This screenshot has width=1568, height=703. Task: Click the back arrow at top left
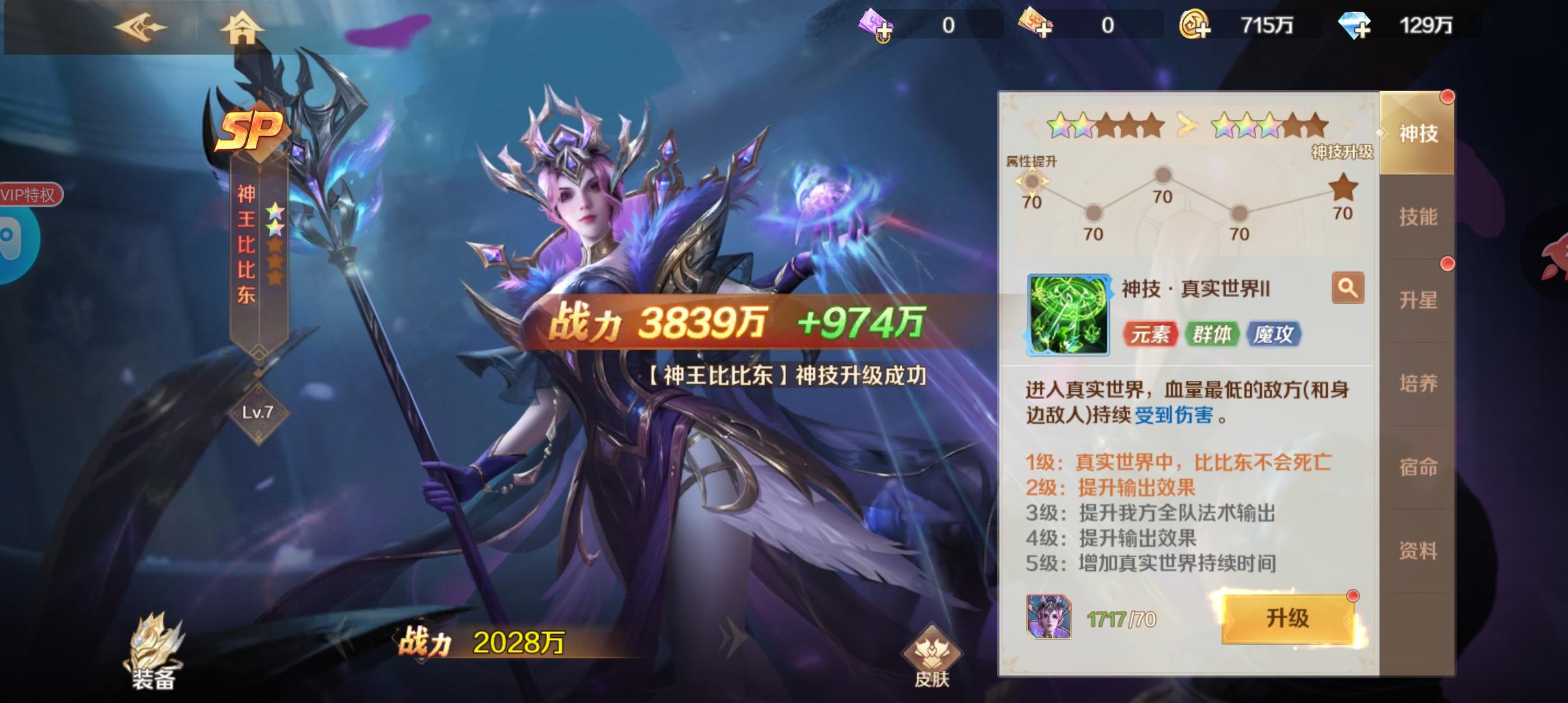pos(140,29)
